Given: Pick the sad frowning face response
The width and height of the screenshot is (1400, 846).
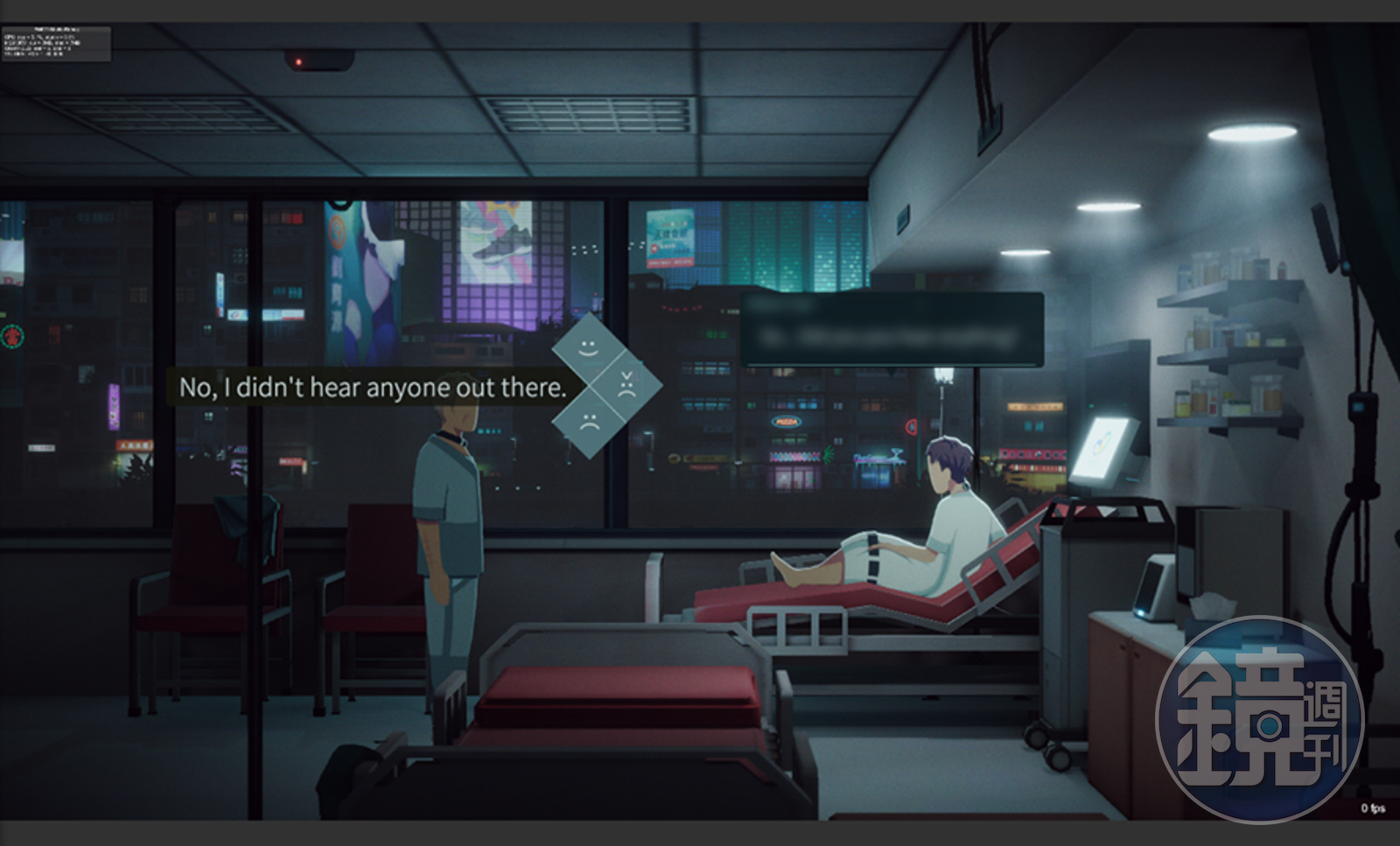Looking at the screenshot, I should tap(589, 423).
